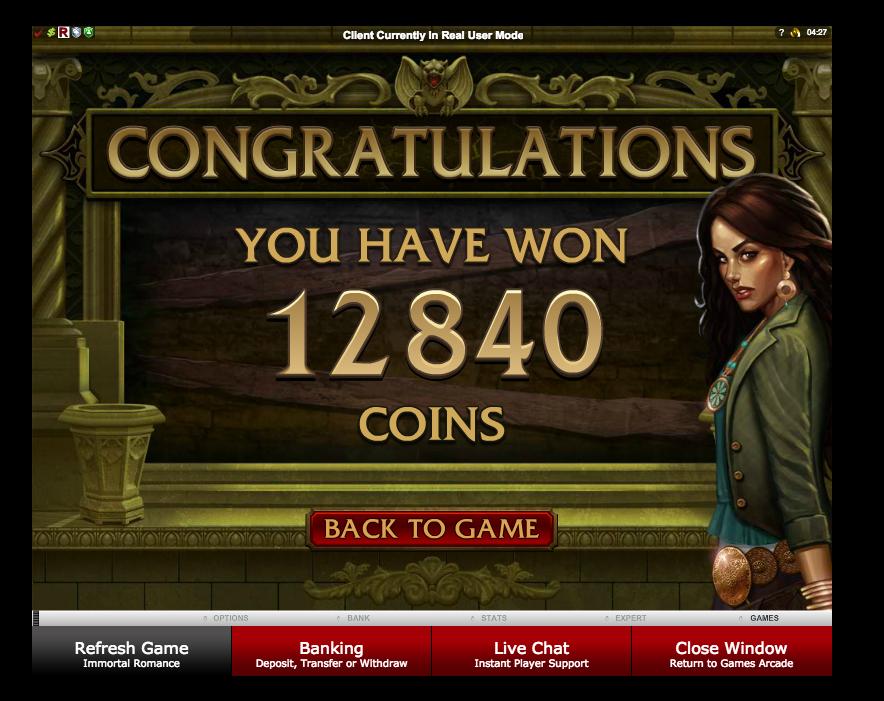This screenshot has width=884, height=701.
Task: Close Window and return to Games Arcade
Action: tap(731, 654)
